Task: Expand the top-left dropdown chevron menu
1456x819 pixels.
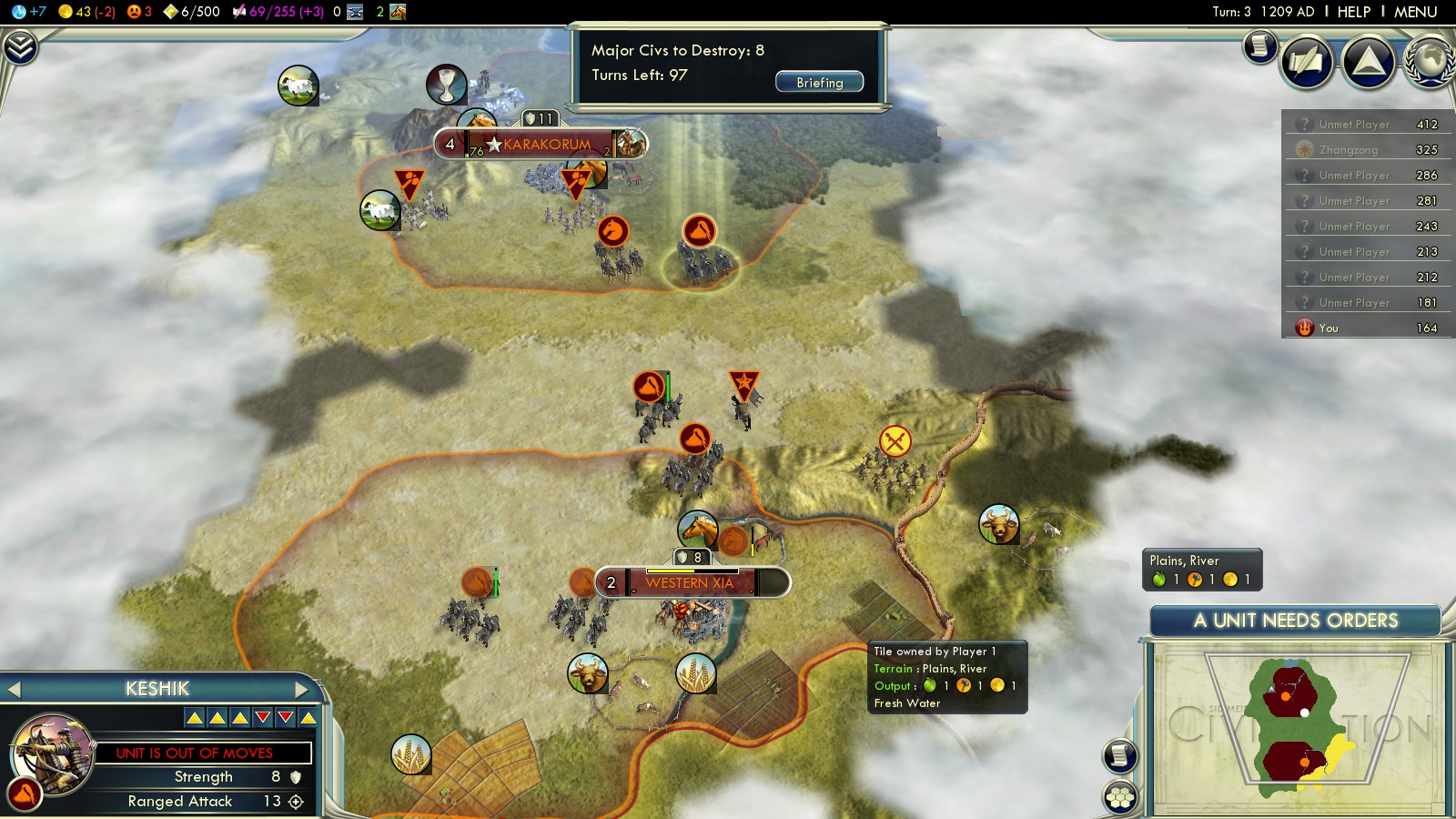Action: [x=19, y=47]
